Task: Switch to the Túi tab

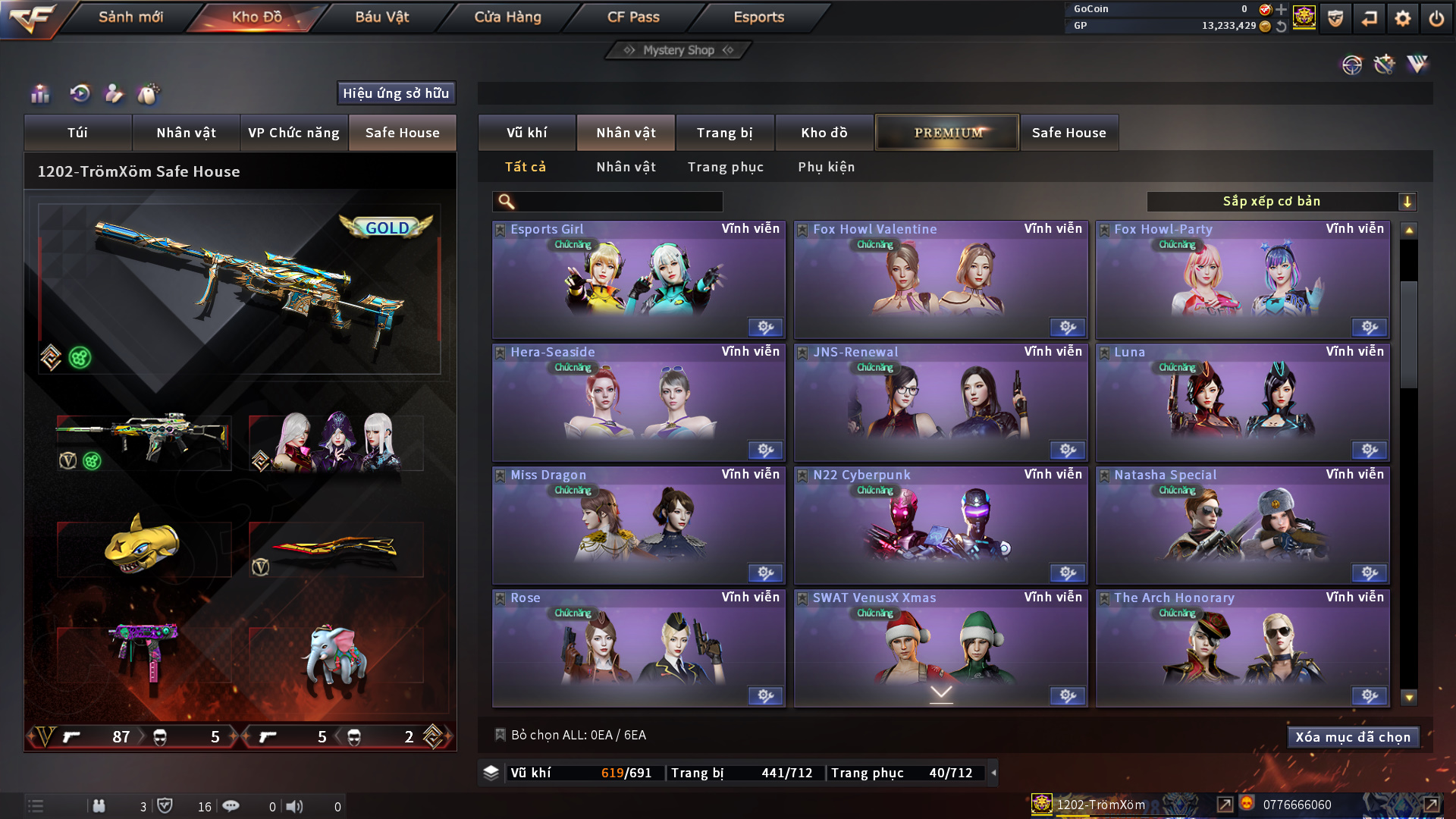Action: 77,133
